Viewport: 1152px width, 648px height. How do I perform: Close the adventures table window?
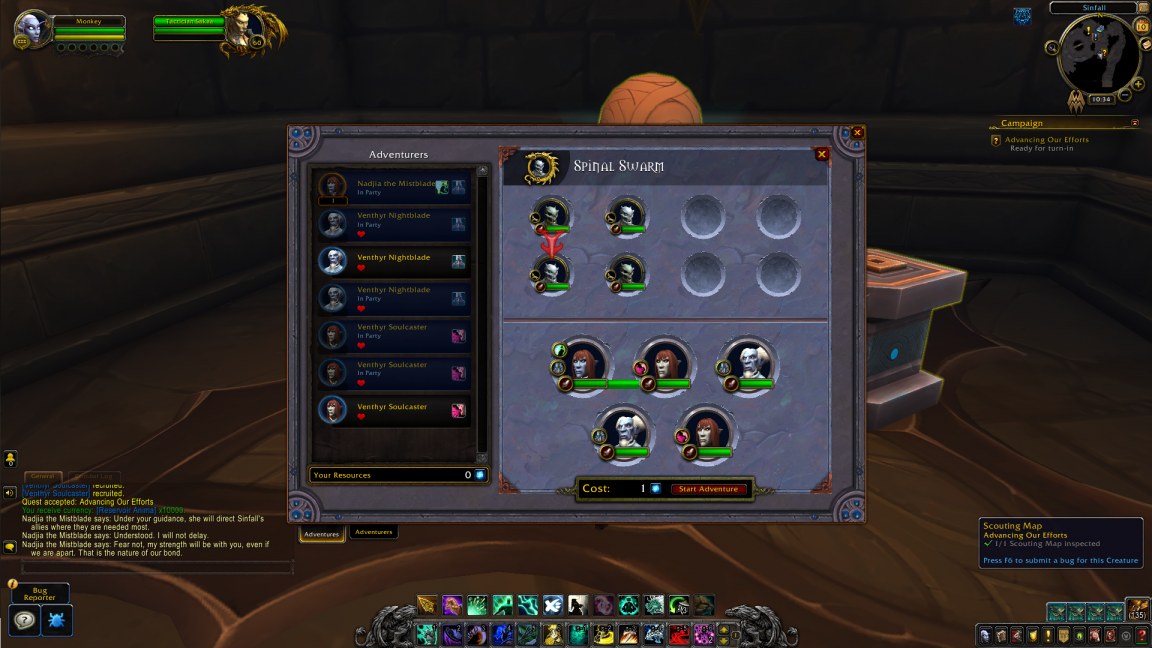[x=857, y=132]
